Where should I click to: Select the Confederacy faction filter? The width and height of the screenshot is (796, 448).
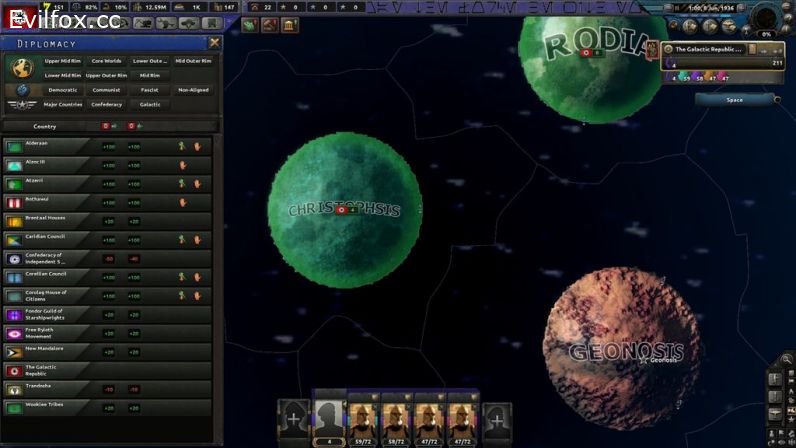click(x=106, y=104)
